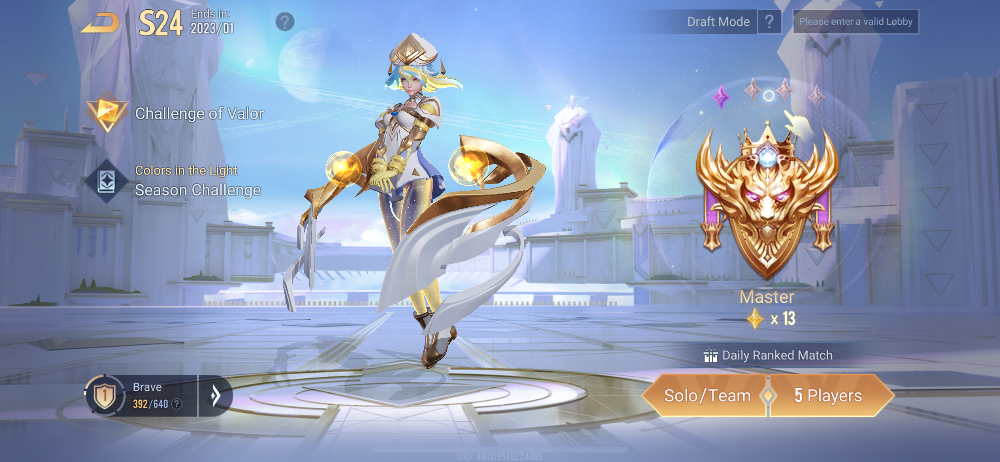Expand the Brave points panel arrow

pyautogui.click(x=214, y=396)
